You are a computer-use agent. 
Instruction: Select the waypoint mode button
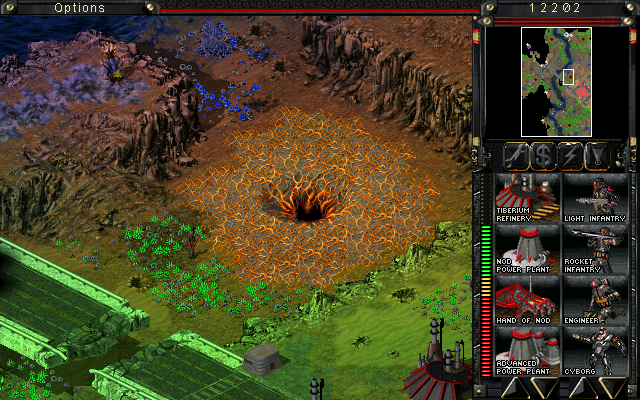(599, 155)
